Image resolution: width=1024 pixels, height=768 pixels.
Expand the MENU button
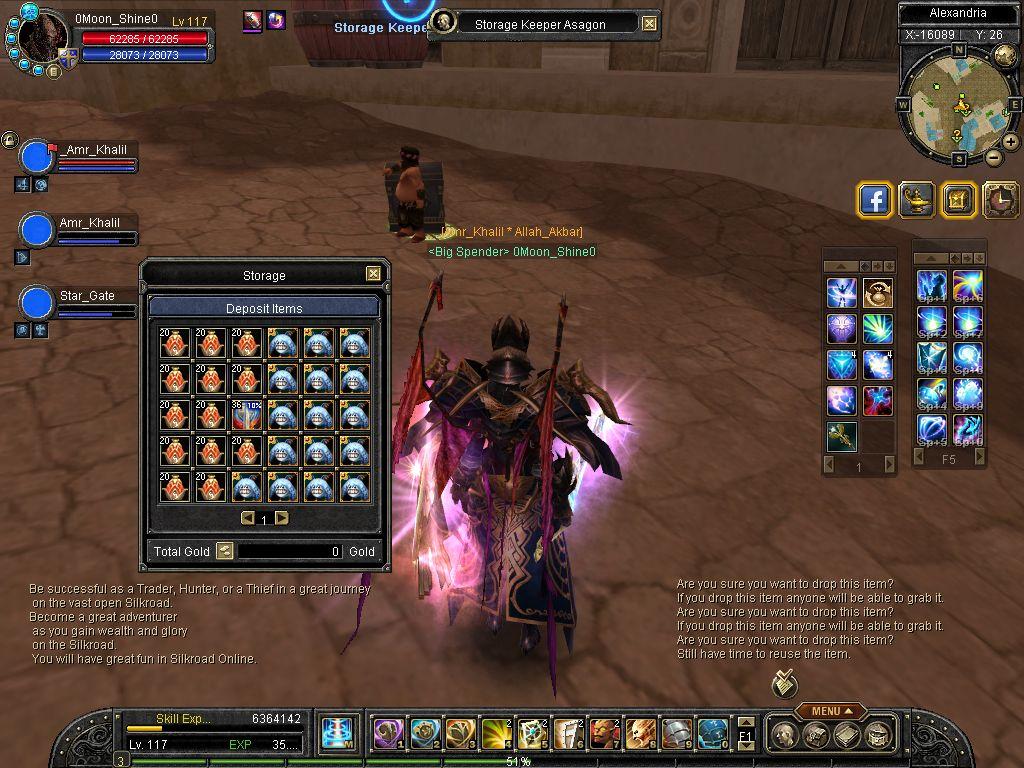(x=830, y=711)
